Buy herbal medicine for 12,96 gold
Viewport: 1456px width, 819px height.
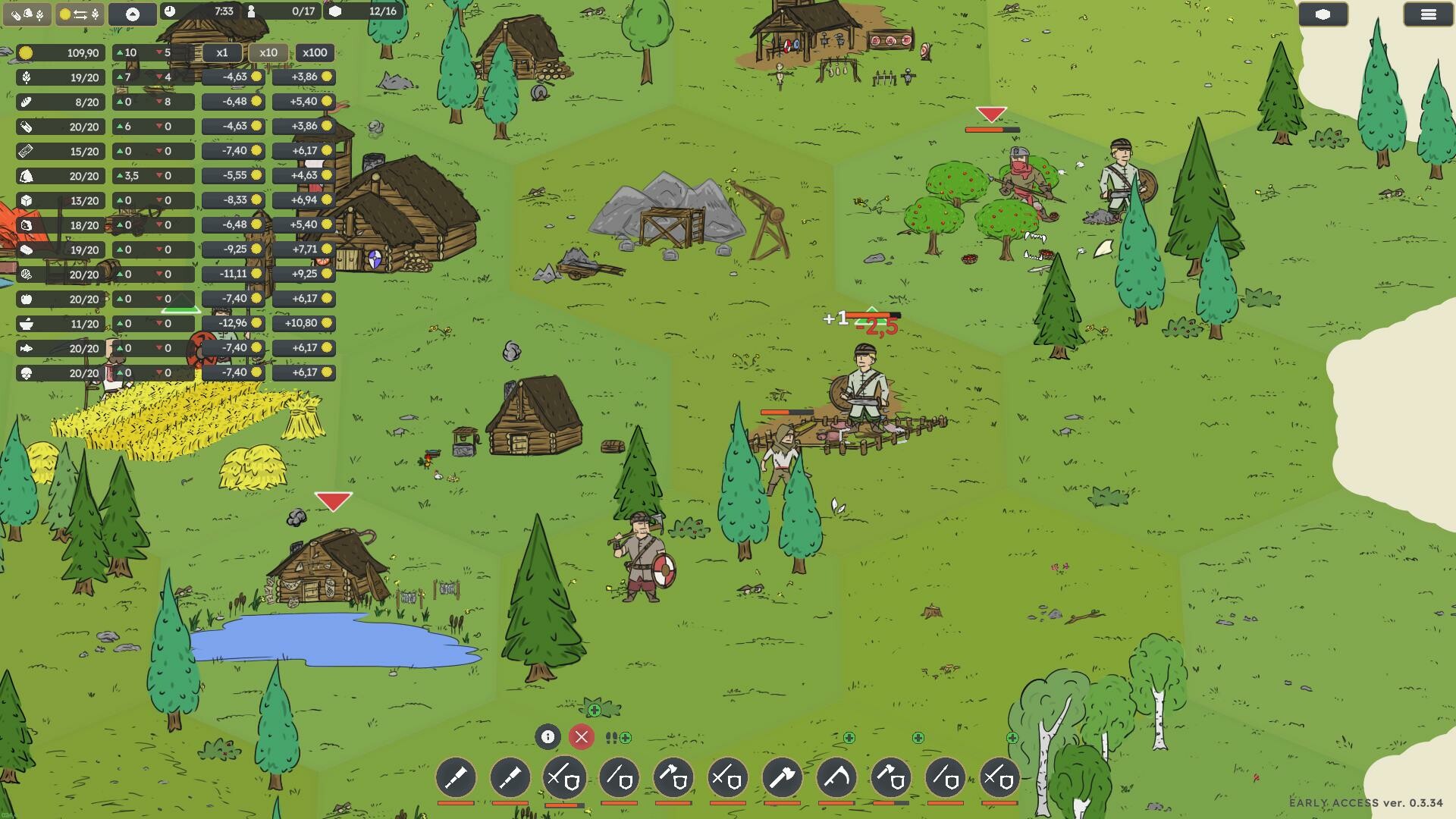pyautogui.click(x=234, y=324)
